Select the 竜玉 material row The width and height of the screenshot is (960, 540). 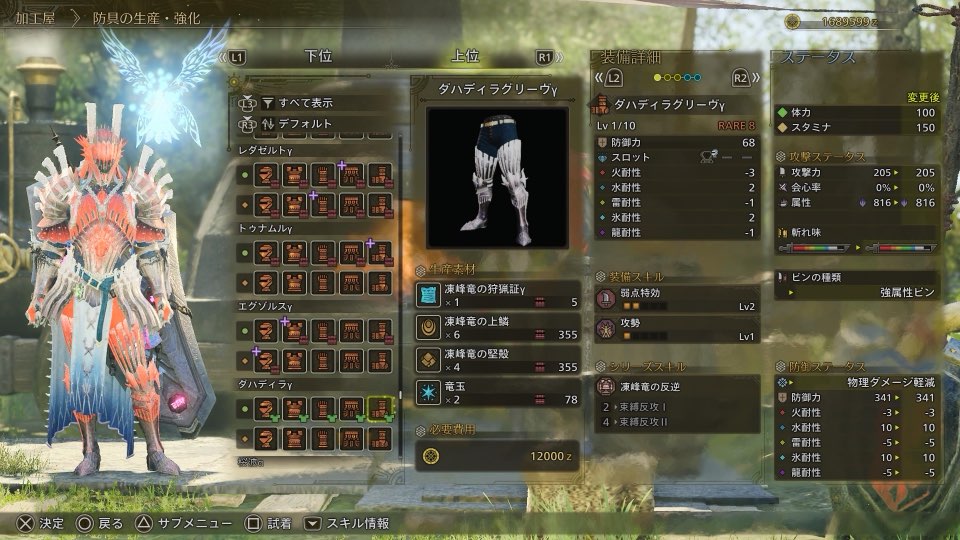tap(497, 392)
